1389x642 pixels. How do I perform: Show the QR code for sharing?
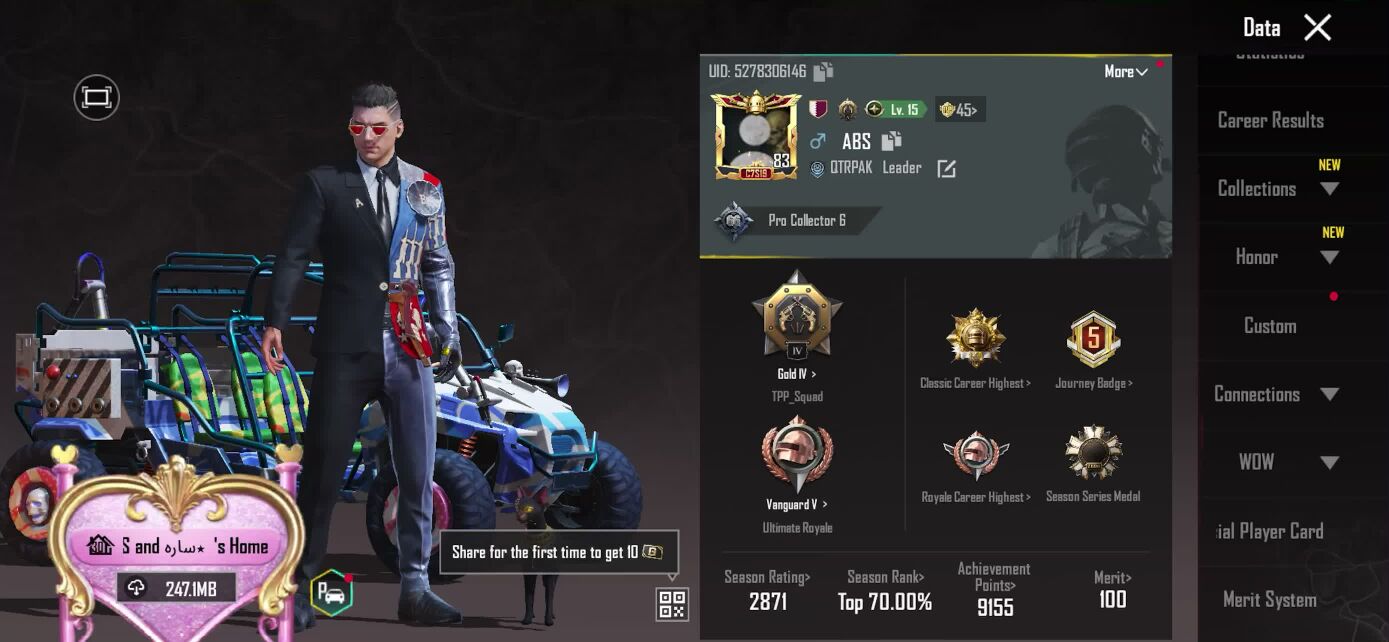(x=672, y=604)
